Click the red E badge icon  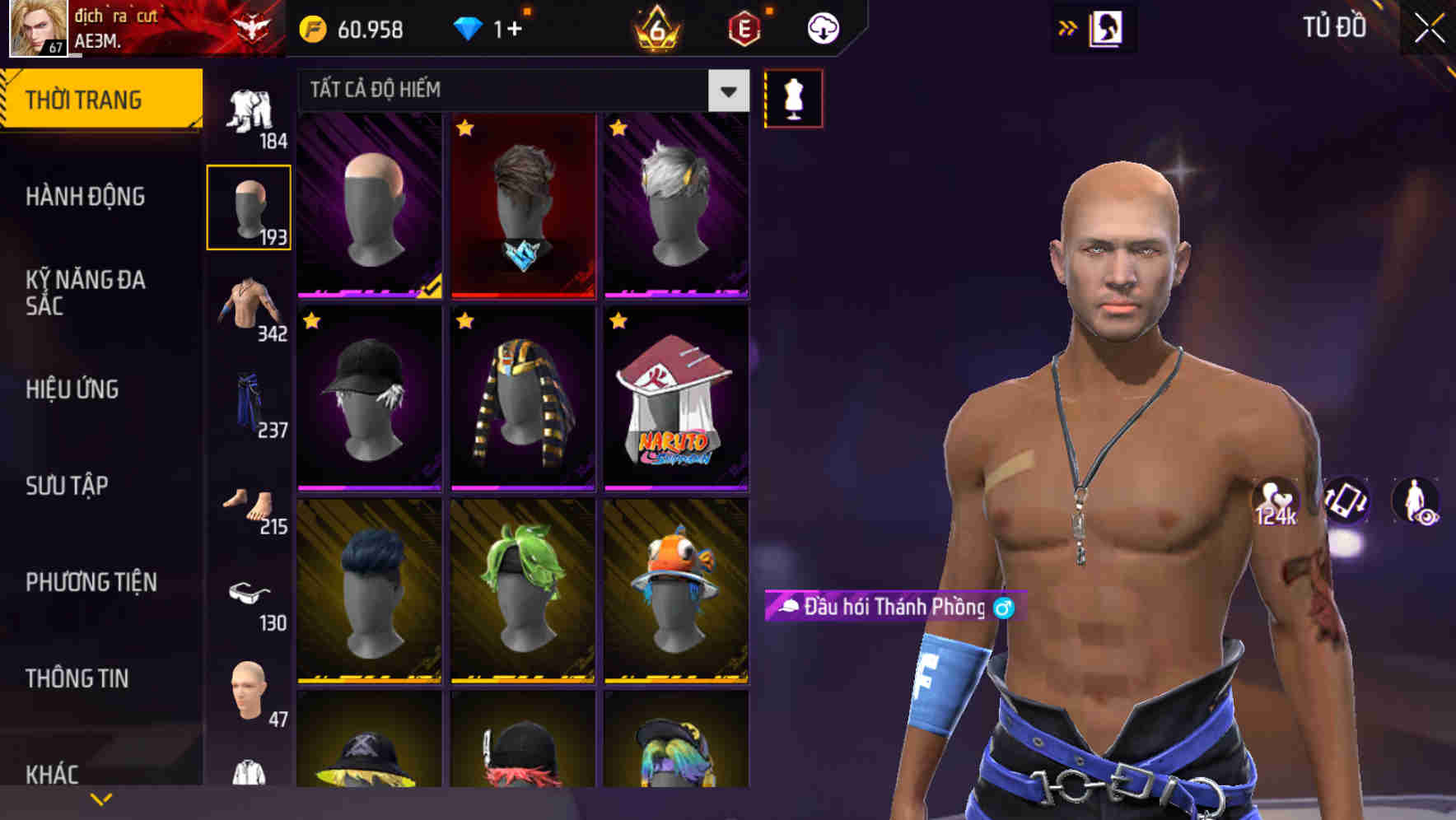coord(745,27)
